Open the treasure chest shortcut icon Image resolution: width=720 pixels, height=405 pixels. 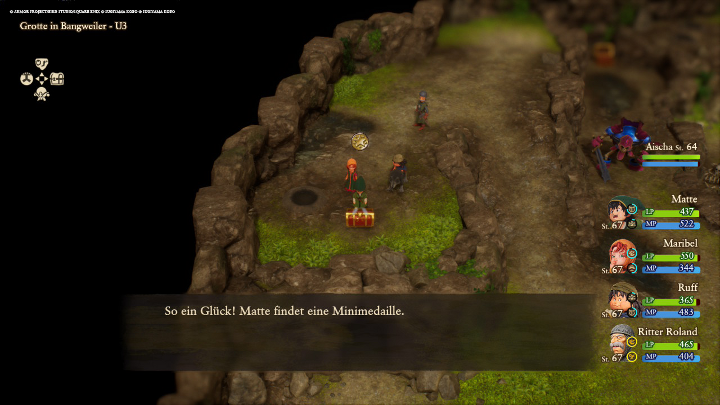57,78
